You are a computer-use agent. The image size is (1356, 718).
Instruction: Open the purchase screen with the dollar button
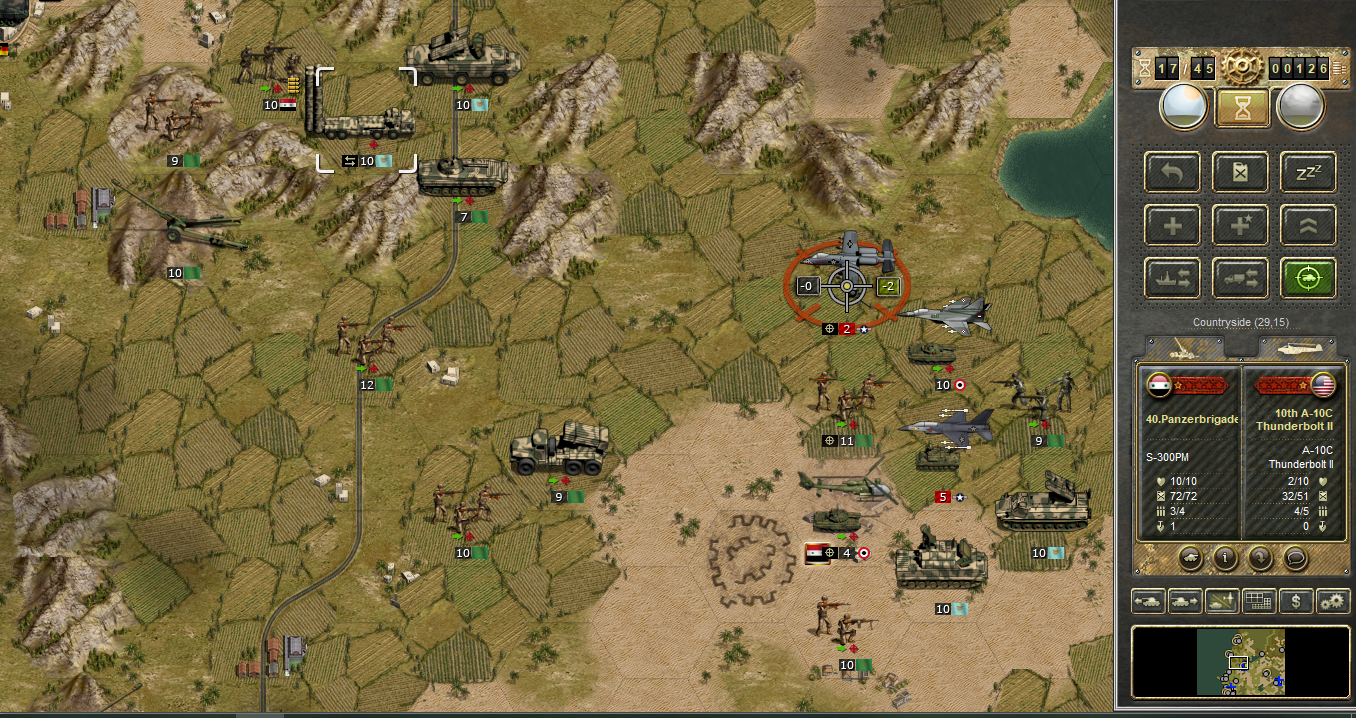(x=1296, y=601)
